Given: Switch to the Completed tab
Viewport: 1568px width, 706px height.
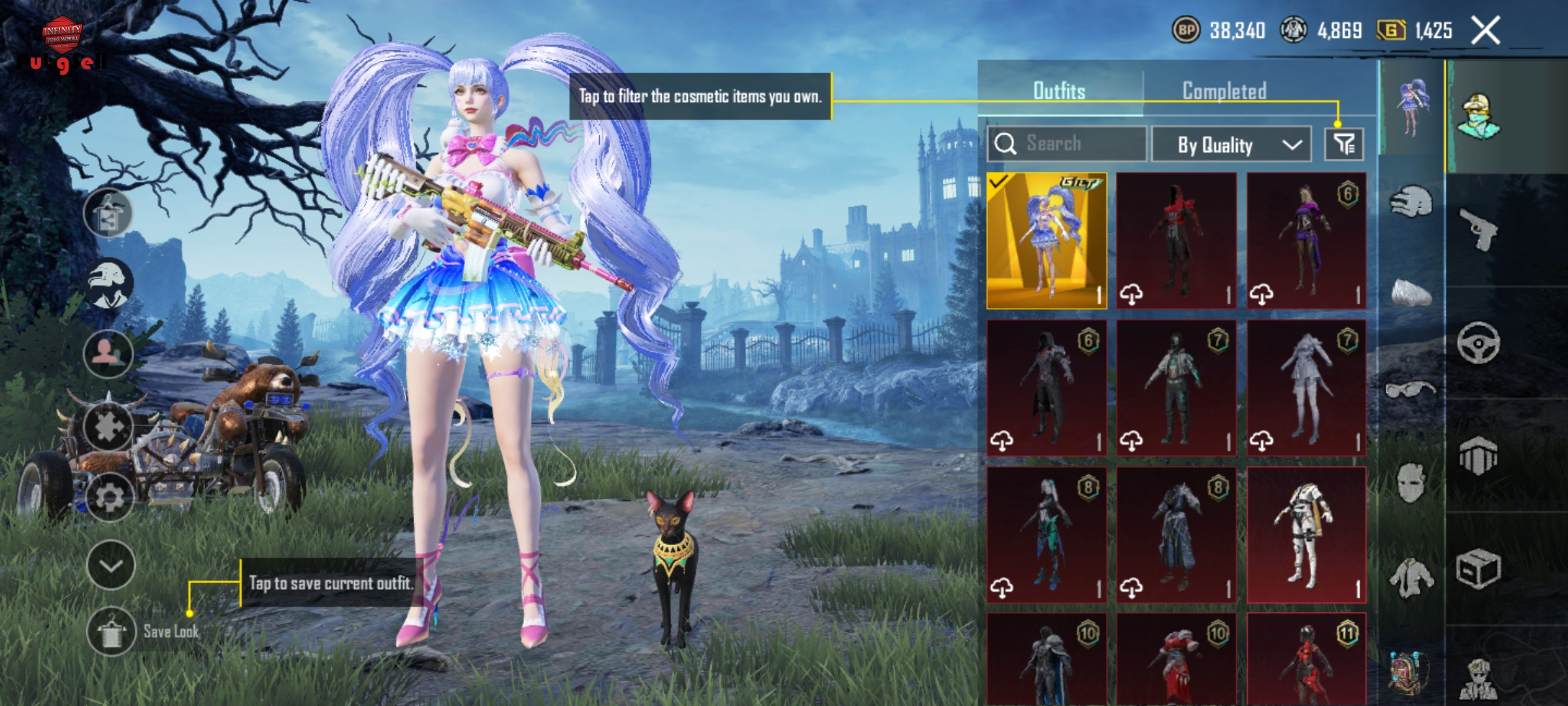Looking at the screenshot, I should [1224, 91].
